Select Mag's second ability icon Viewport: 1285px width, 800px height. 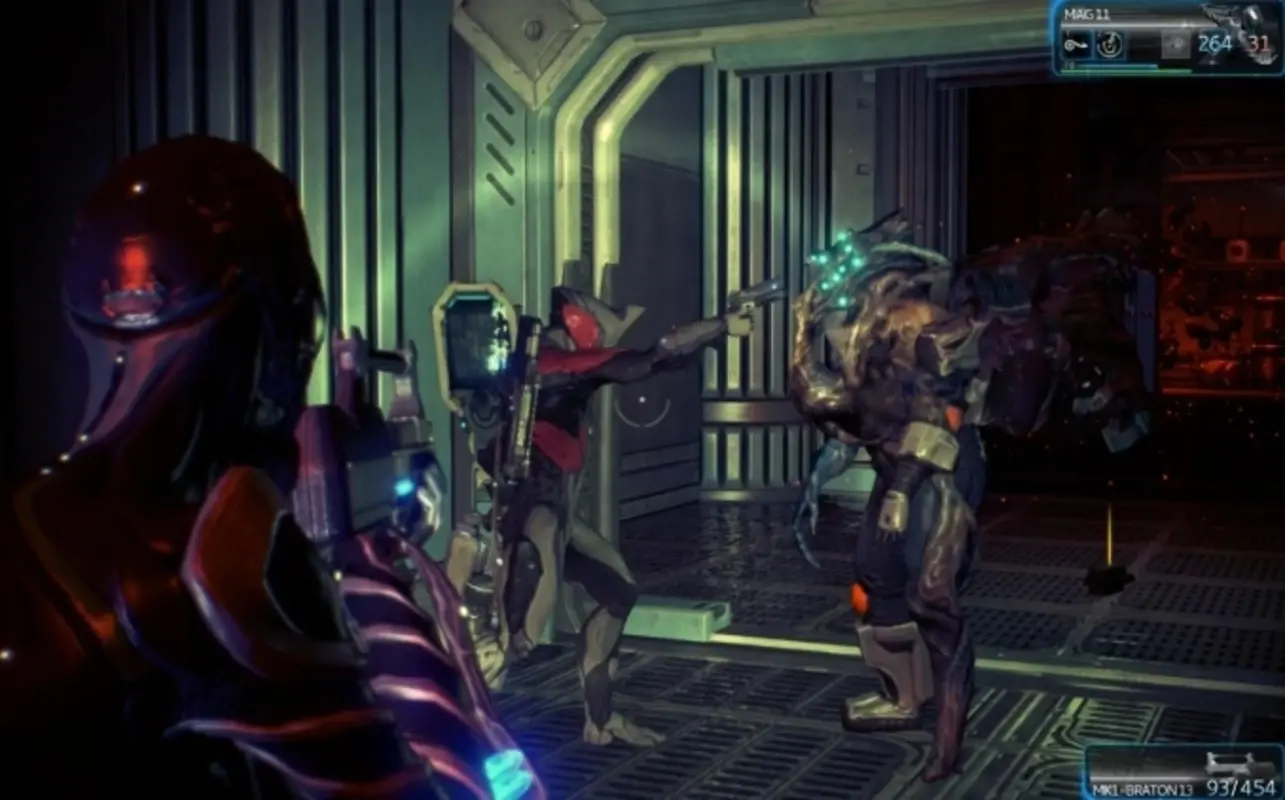point(1111,45)
